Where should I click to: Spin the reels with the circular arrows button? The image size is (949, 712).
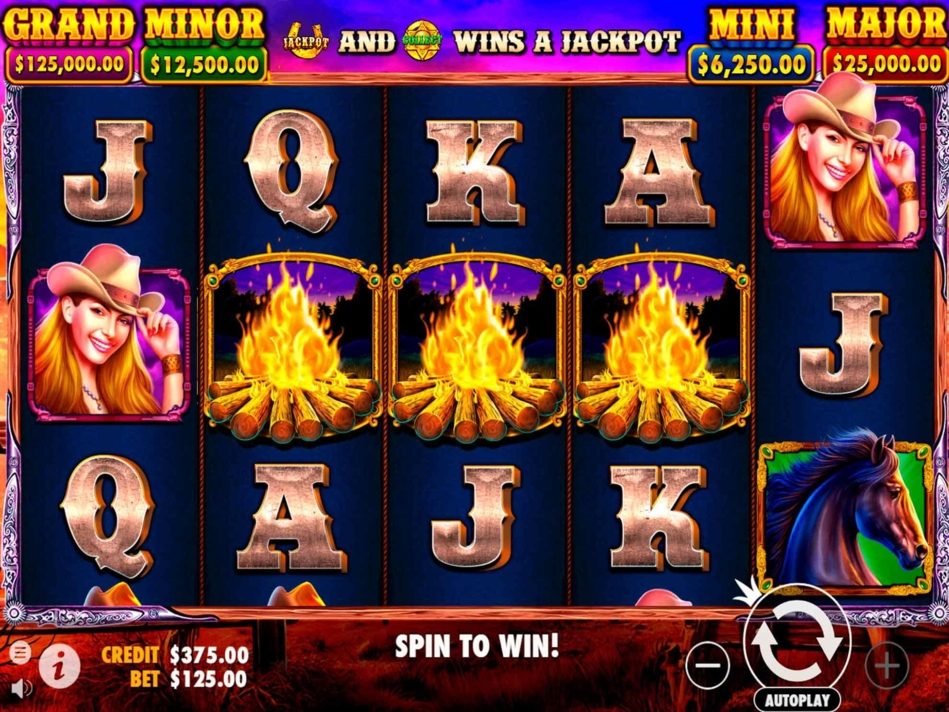[x=796, y=643]
